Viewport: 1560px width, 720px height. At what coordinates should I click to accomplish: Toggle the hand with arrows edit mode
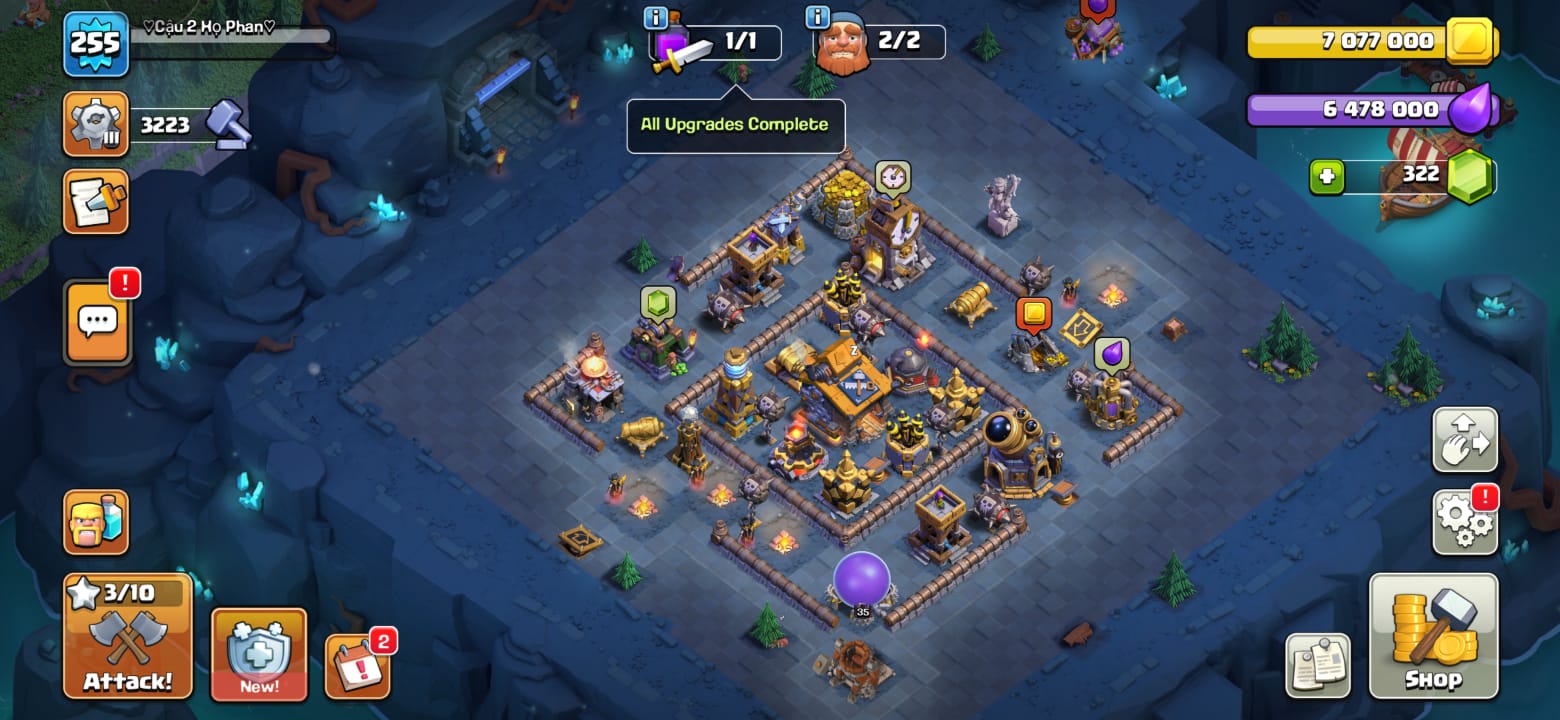(1465, 440)
